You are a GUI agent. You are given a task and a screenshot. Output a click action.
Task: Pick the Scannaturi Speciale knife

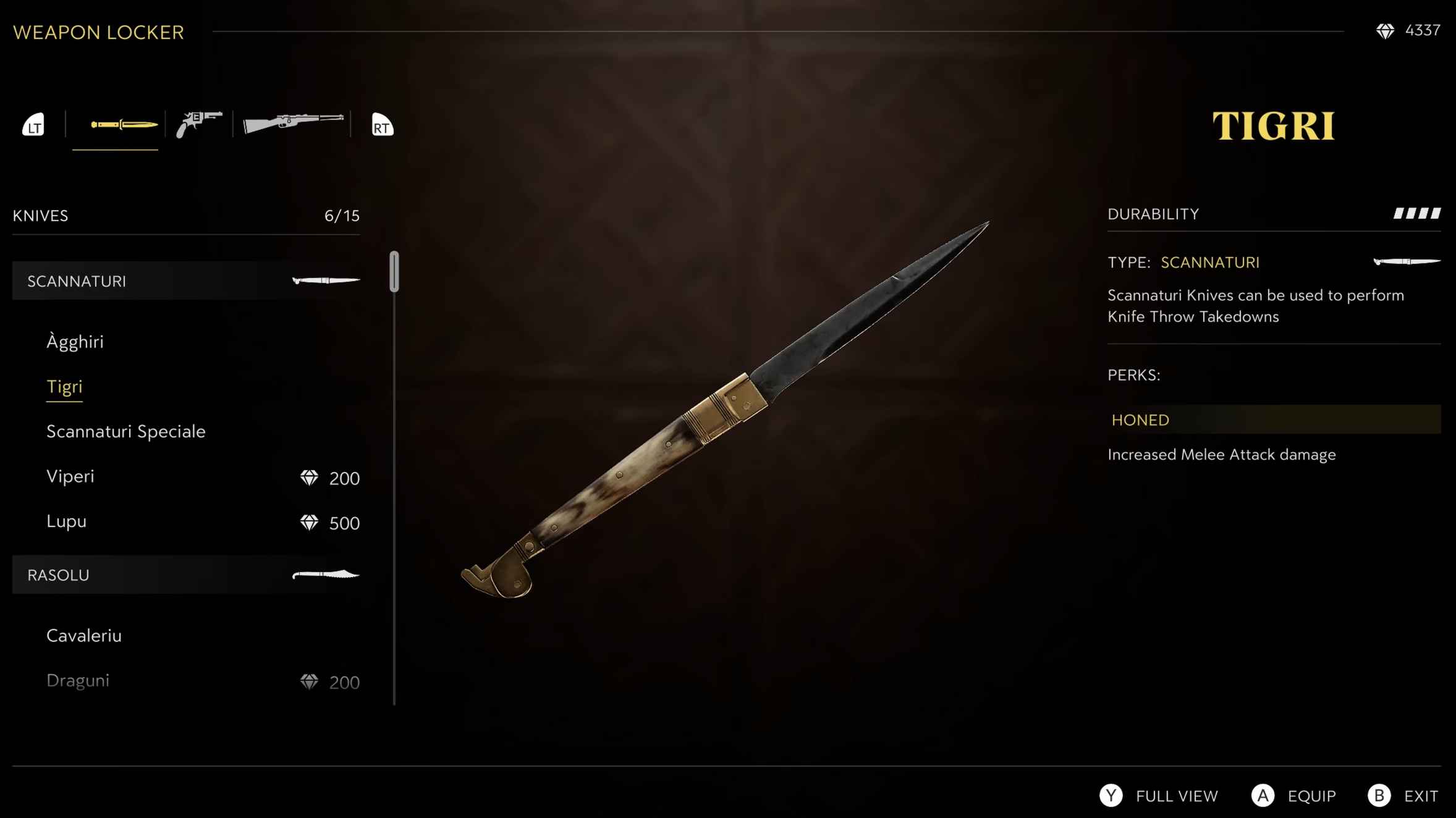pos(125,431)
